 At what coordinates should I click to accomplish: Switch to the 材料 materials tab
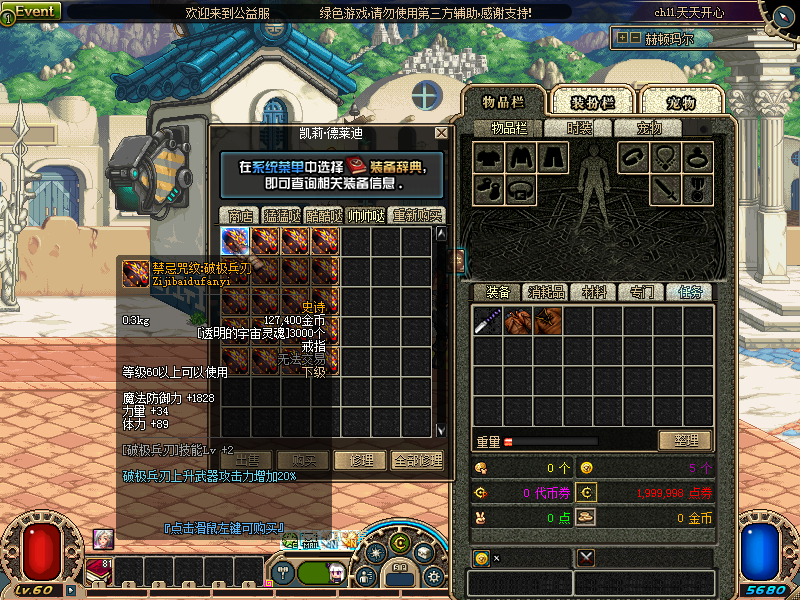tap(594, 292)
